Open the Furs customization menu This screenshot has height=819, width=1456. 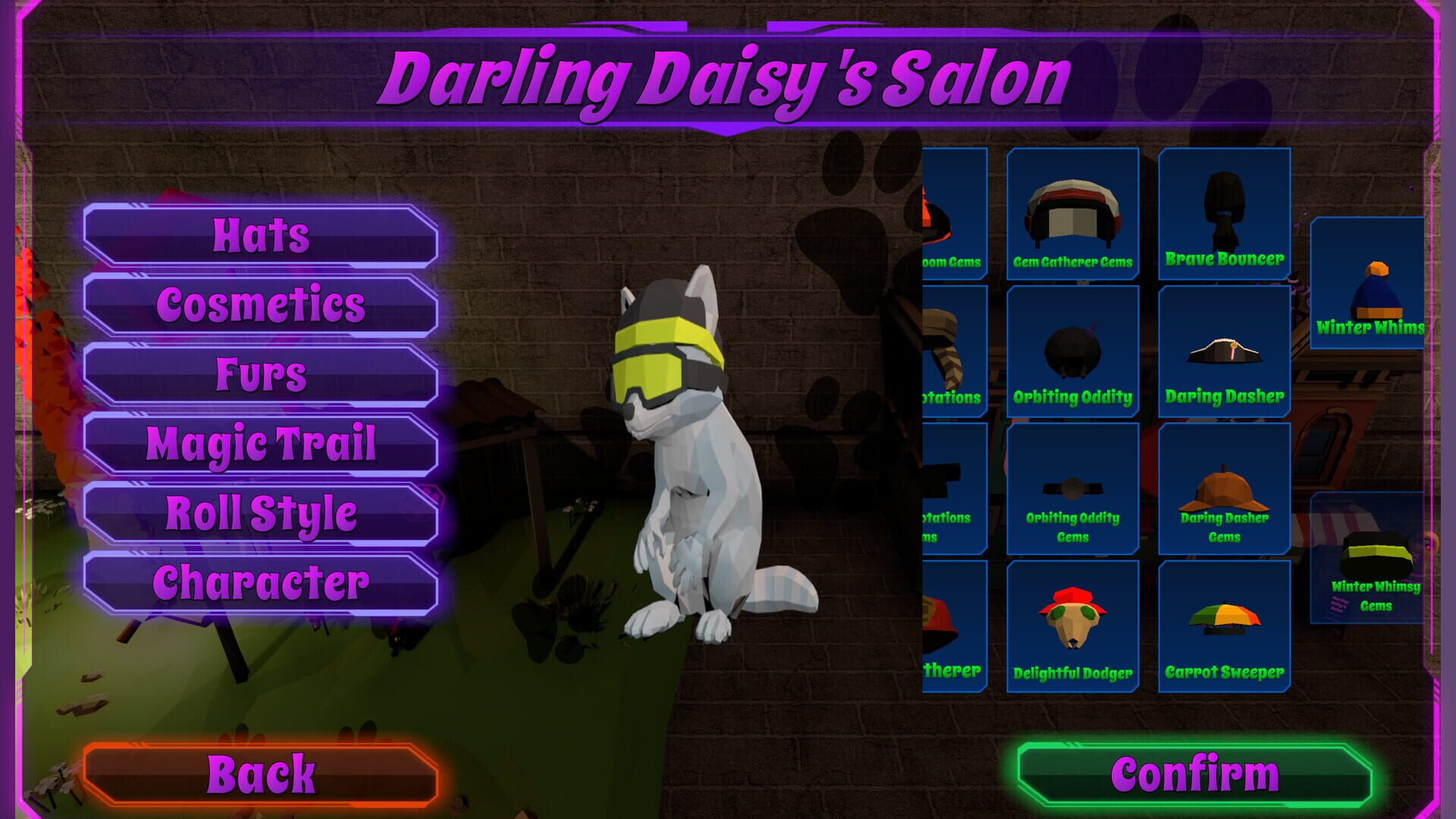(x=262, y=372)
